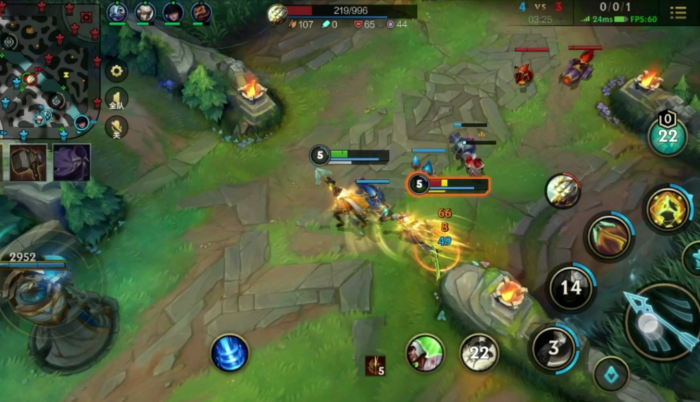This screenshot has height=402, width=700.
Task: Cast the golden ultimate ability
Action: 666,209
